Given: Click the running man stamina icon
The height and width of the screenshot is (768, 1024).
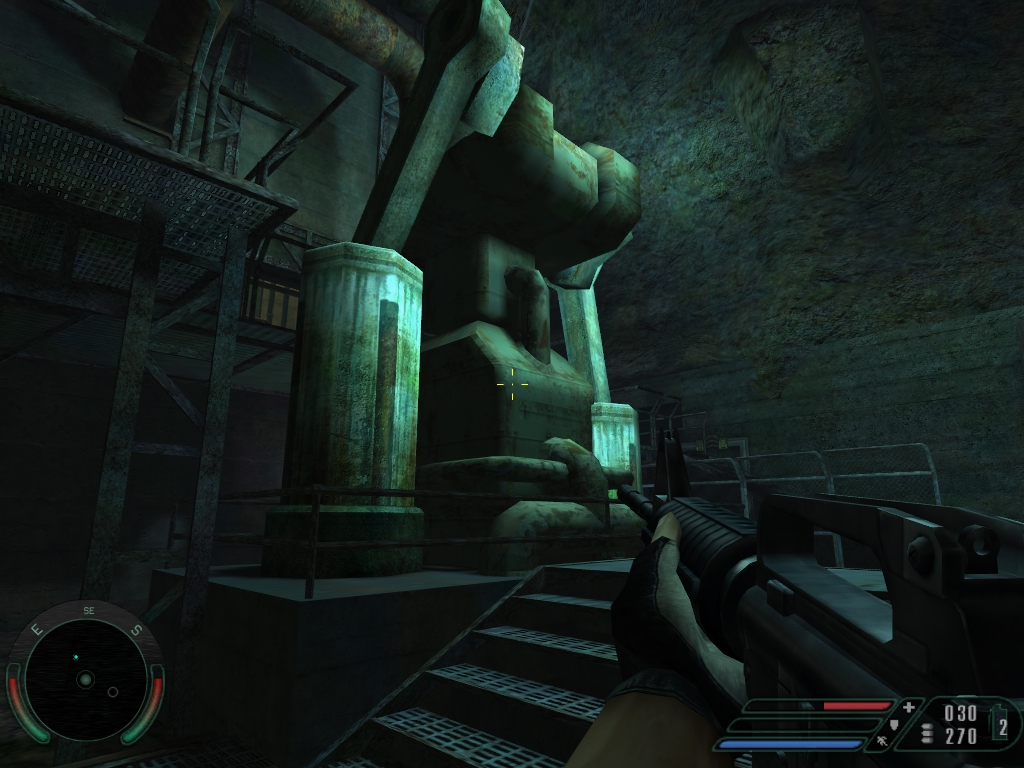Looking at the screenshot, I should 880,741.
